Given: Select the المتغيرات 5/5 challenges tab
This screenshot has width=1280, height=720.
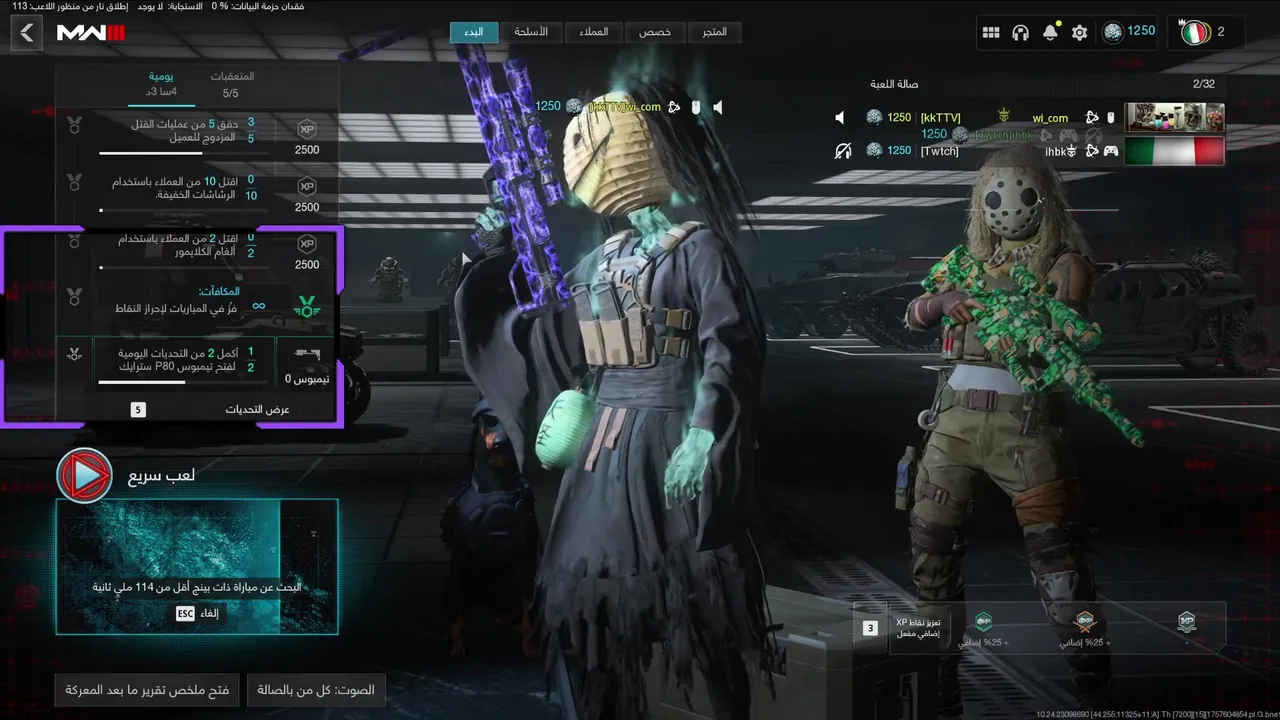Looking at the screenshot, I should pos(231,84).
